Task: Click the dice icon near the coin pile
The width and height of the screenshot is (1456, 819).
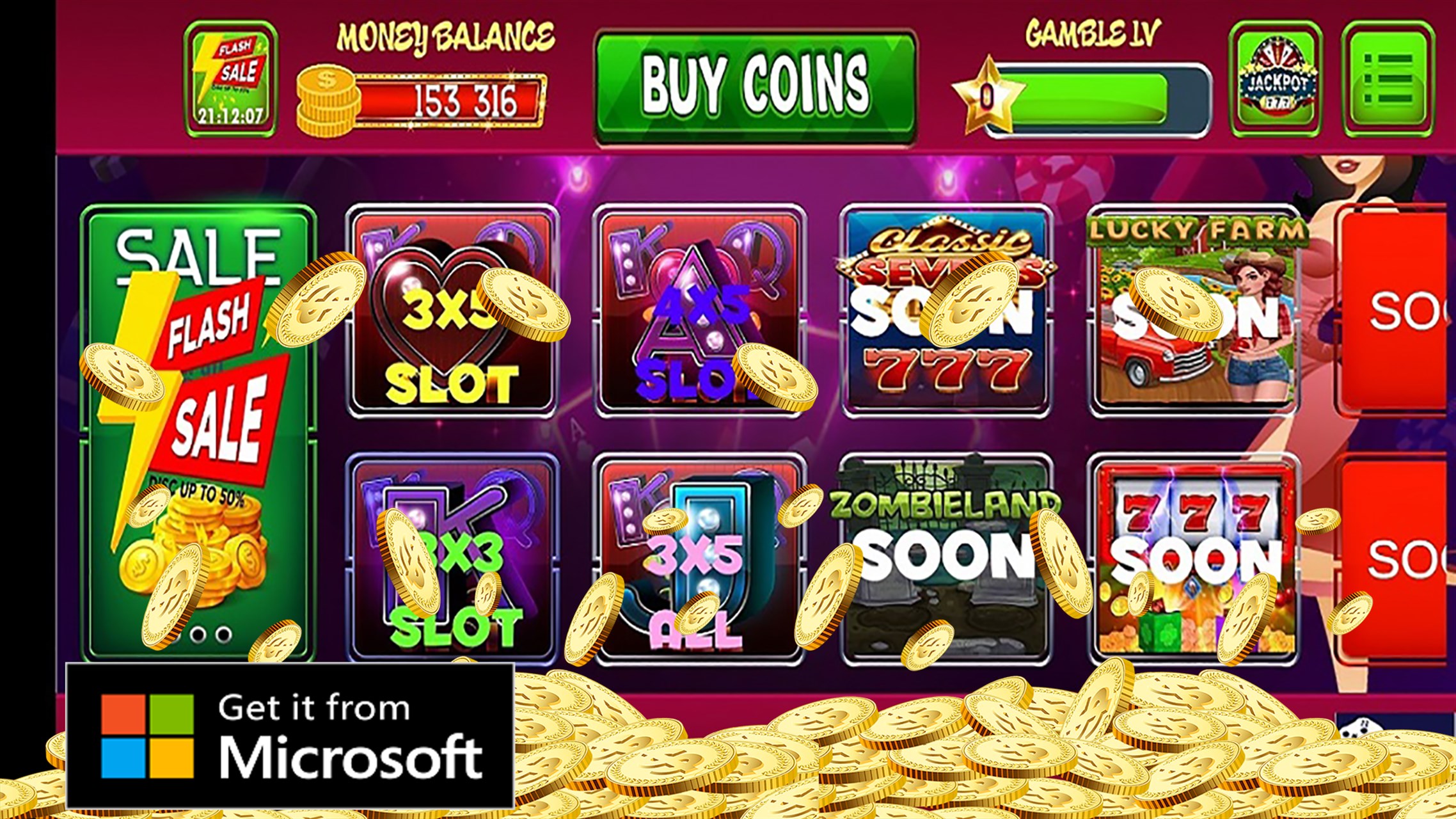Action: tap(1361, 727)
